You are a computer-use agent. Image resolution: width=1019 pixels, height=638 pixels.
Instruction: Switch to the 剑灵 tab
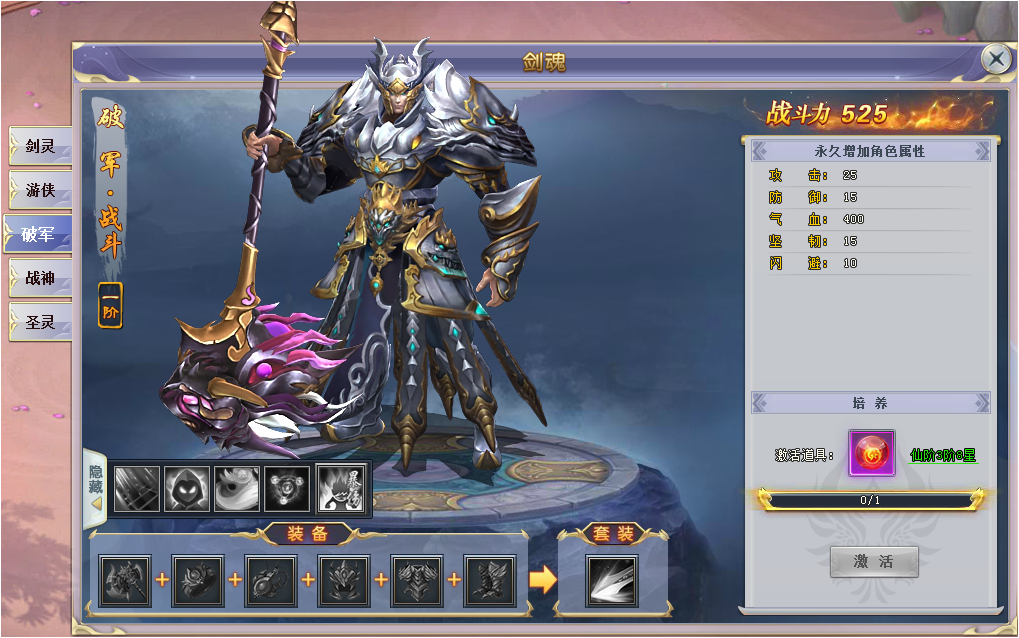[40, 146]
